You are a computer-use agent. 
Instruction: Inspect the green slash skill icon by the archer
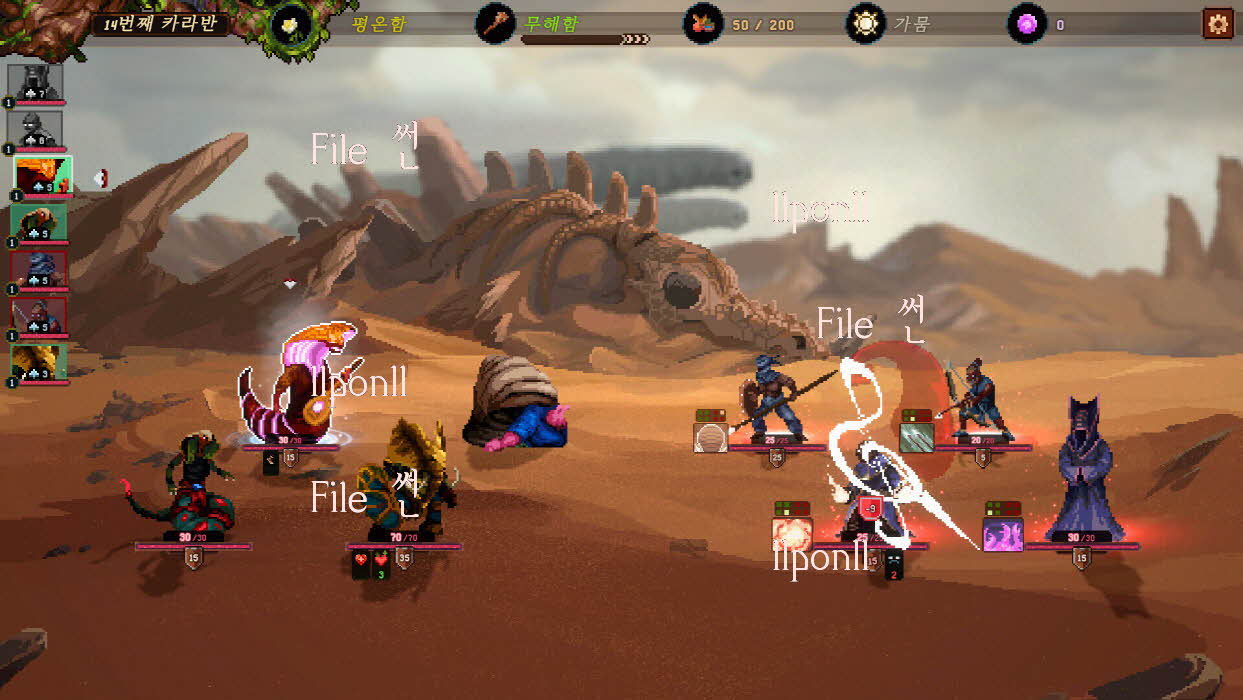coord(916,438)
